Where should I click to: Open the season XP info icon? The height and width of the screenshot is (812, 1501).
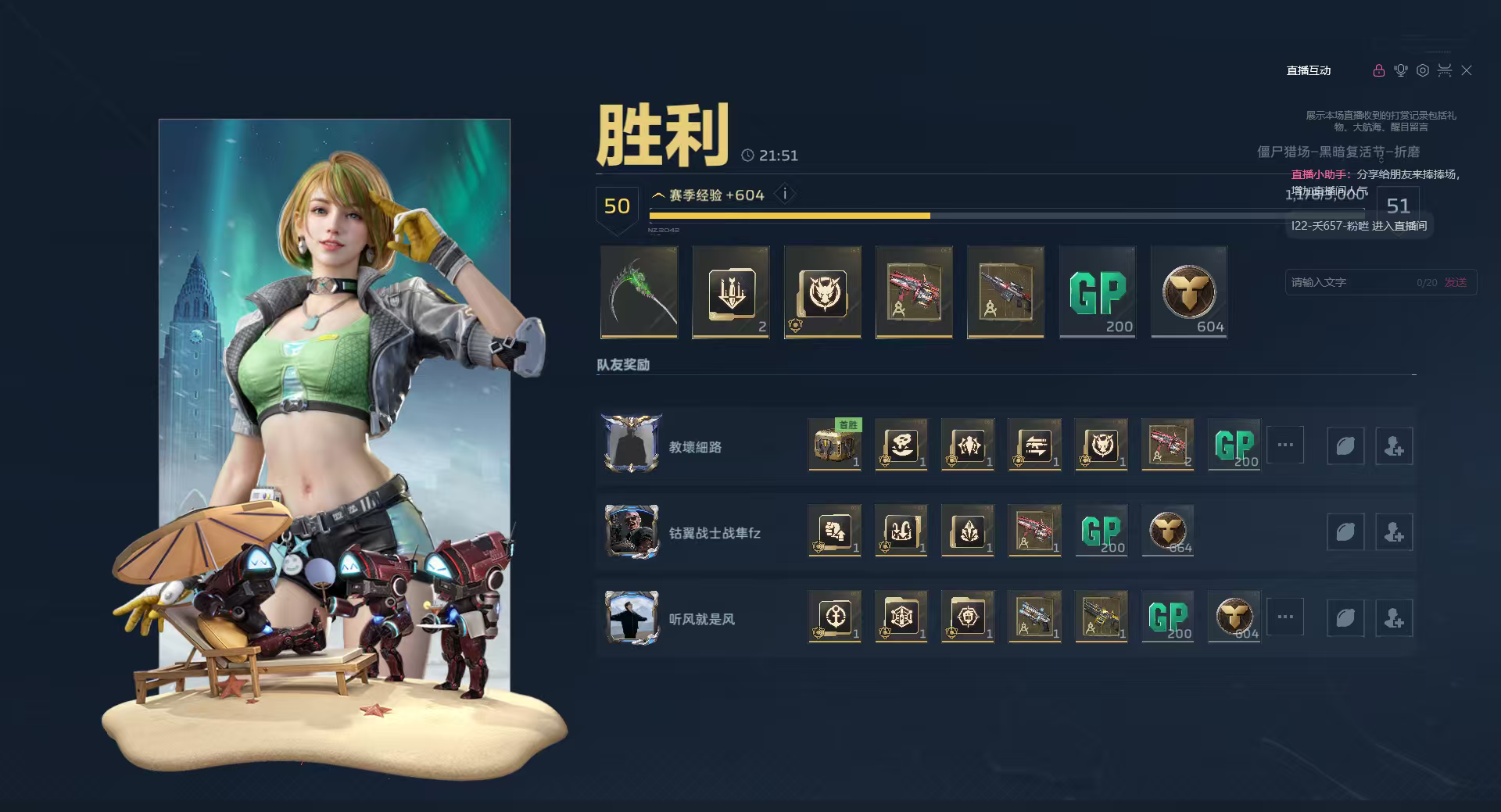pos(785,195)
